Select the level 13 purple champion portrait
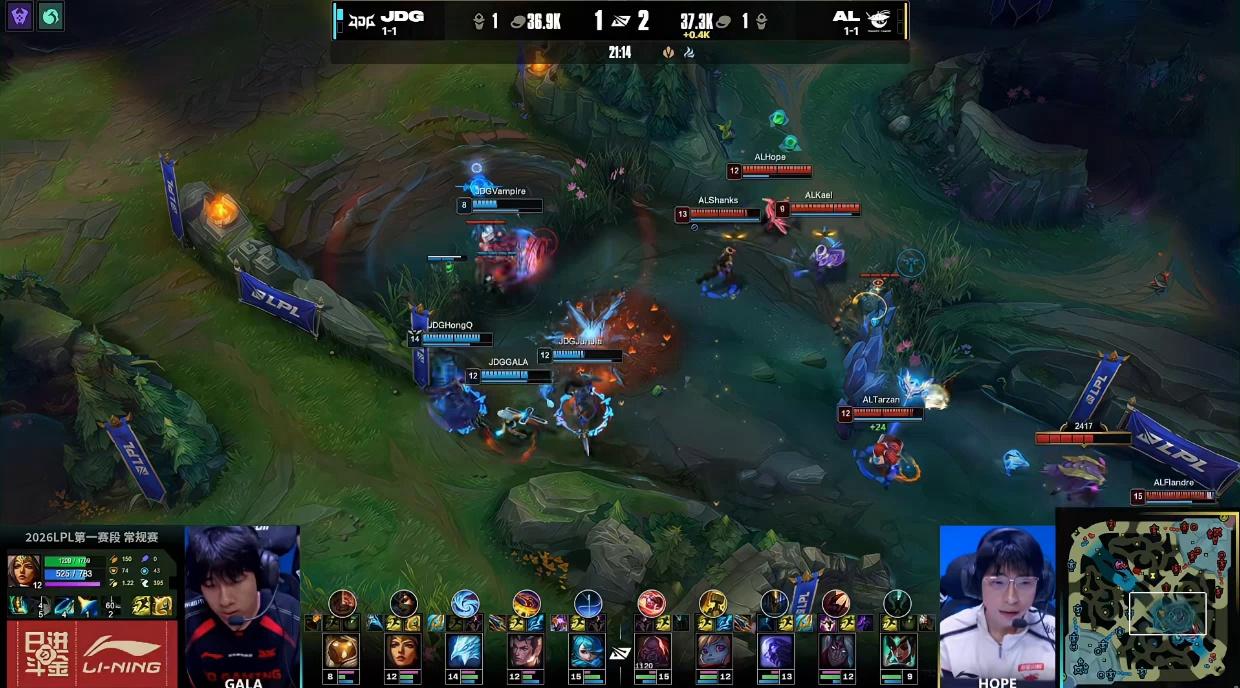This screenshot has width=1240, height=688. [x=775, y=652]
